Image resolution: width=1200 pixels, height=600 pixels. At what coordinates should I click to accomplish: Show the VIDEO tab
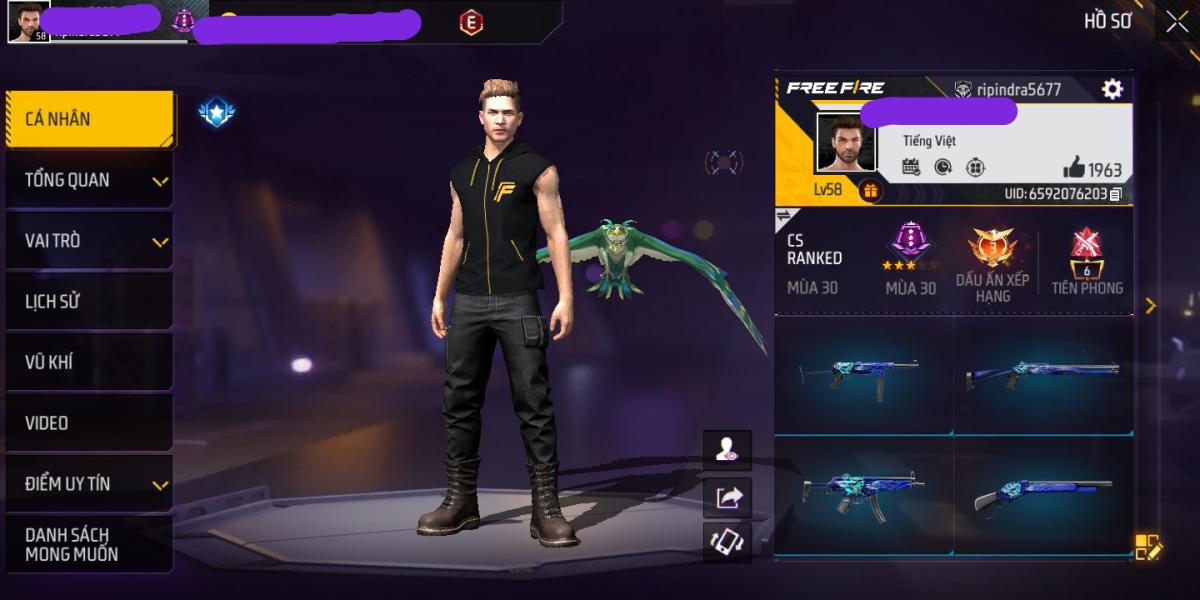88,423
